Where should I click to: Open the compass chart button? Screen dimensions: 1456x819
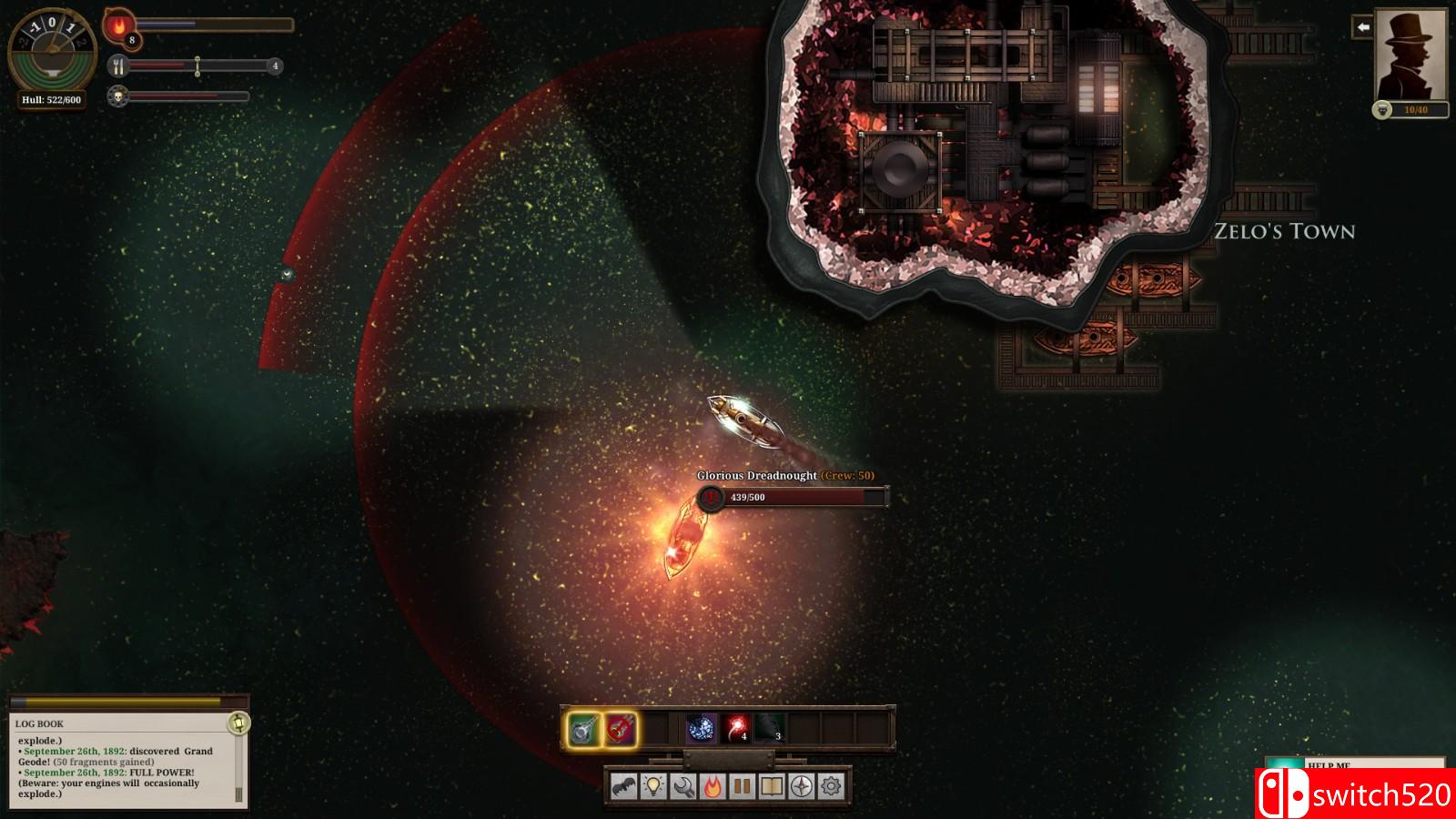(801, 786)
